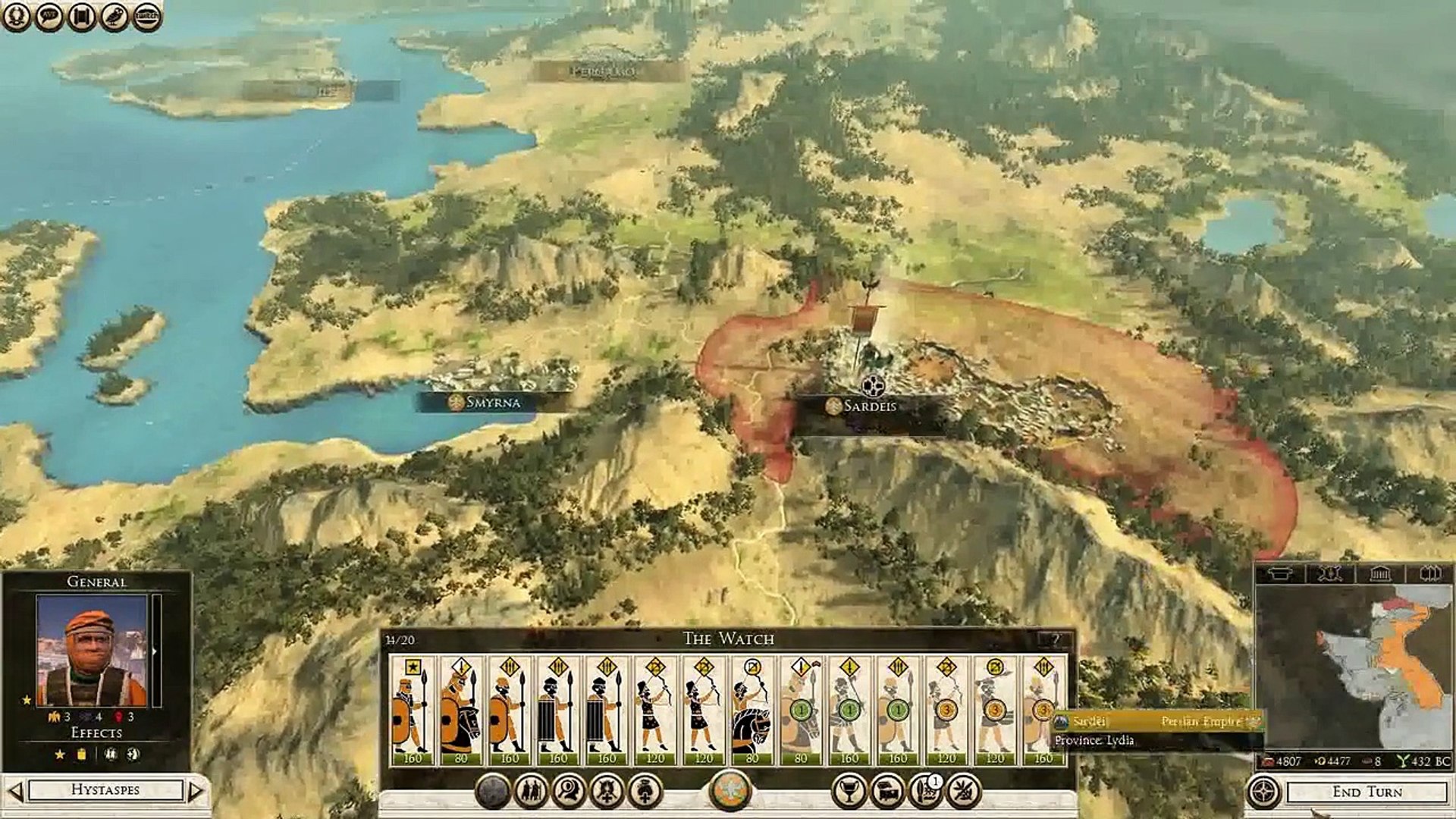Select the general's starred spearman unit card
This screenshot has width=1456, height=819.
coord(413,711)
